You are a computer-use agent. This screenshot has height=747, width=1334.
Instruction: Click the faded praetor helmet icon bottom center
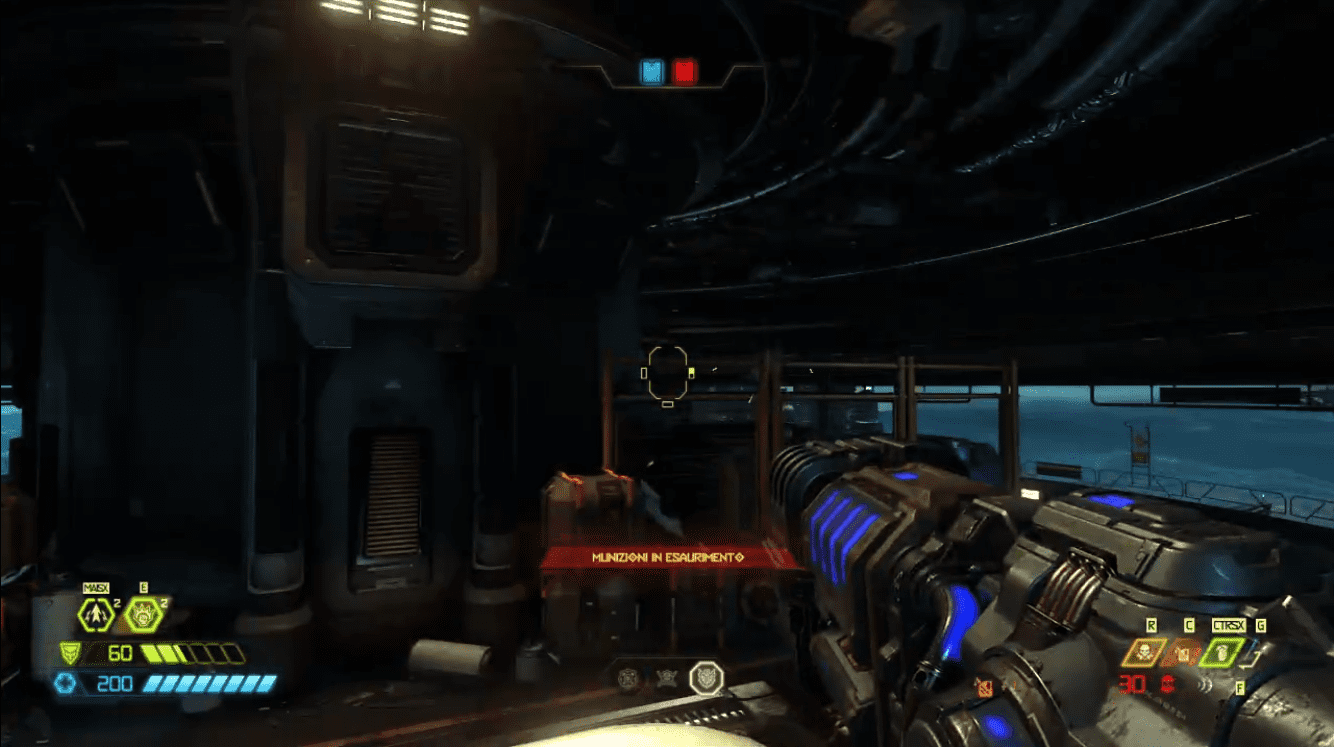click(628, 677)
